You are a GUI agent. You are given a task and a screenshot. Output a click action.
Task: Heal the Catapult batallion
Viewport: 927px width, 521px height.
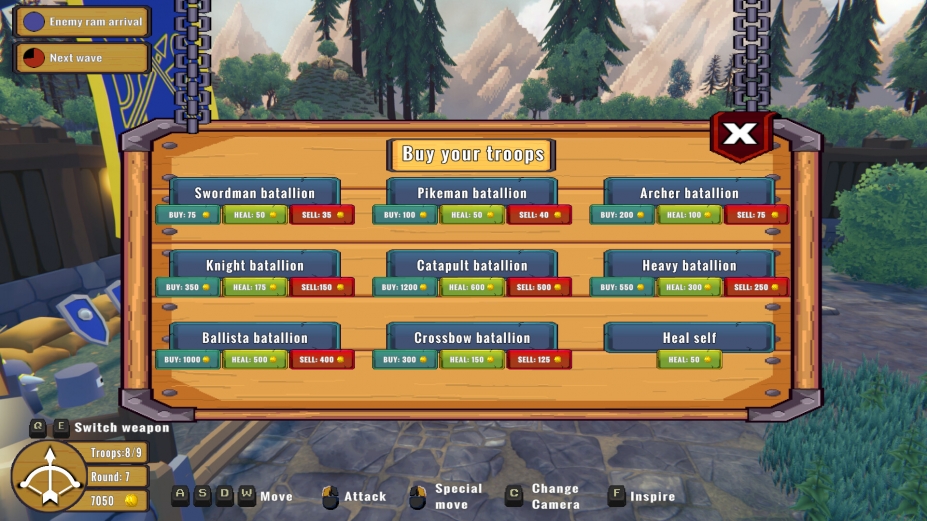click(x=472, y=287)
